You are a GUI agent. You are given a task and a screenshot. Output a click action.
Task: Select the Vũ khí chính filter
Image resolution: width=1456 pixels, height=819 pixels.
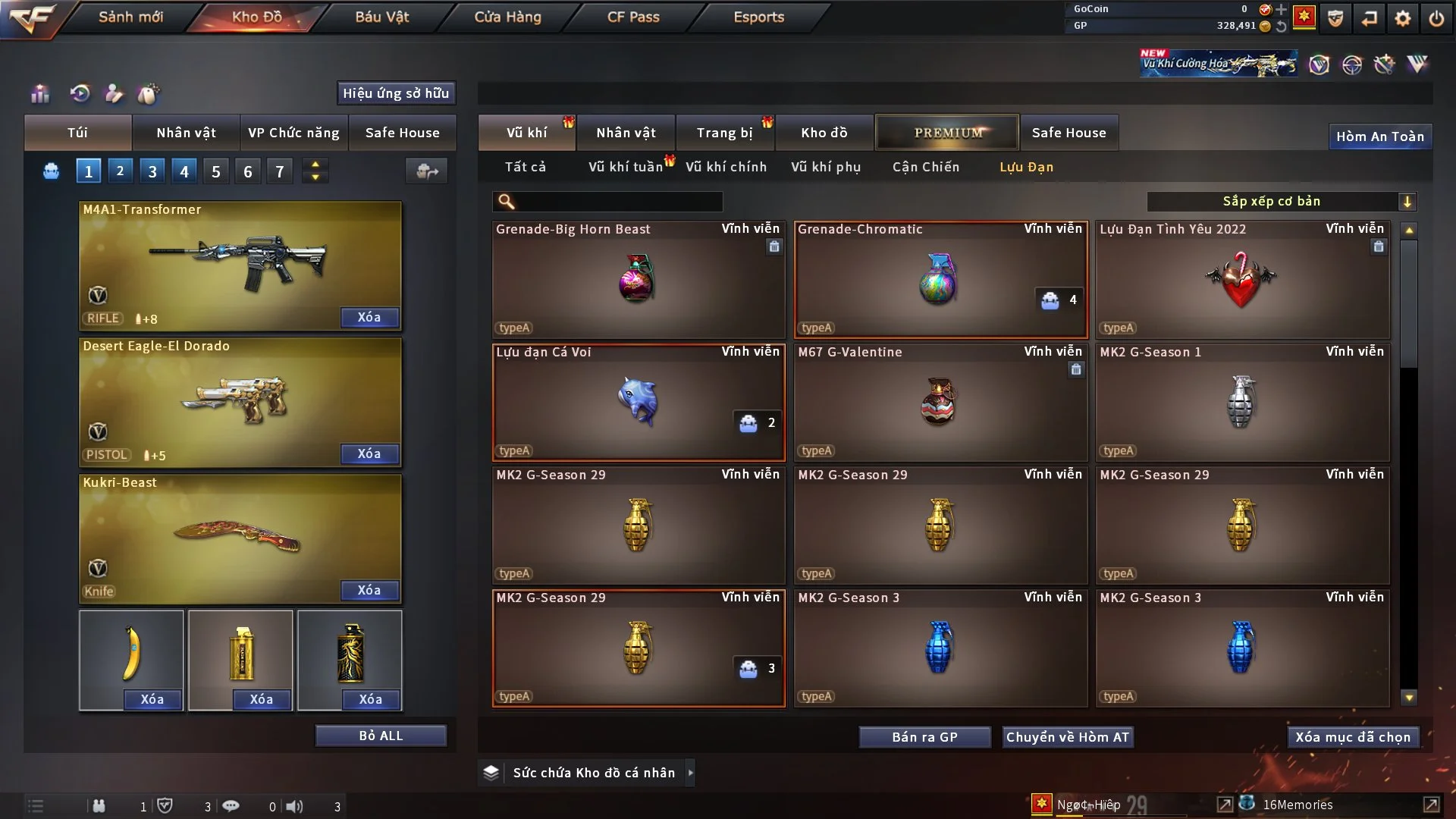pyautogui.click(x=726, y=167)
